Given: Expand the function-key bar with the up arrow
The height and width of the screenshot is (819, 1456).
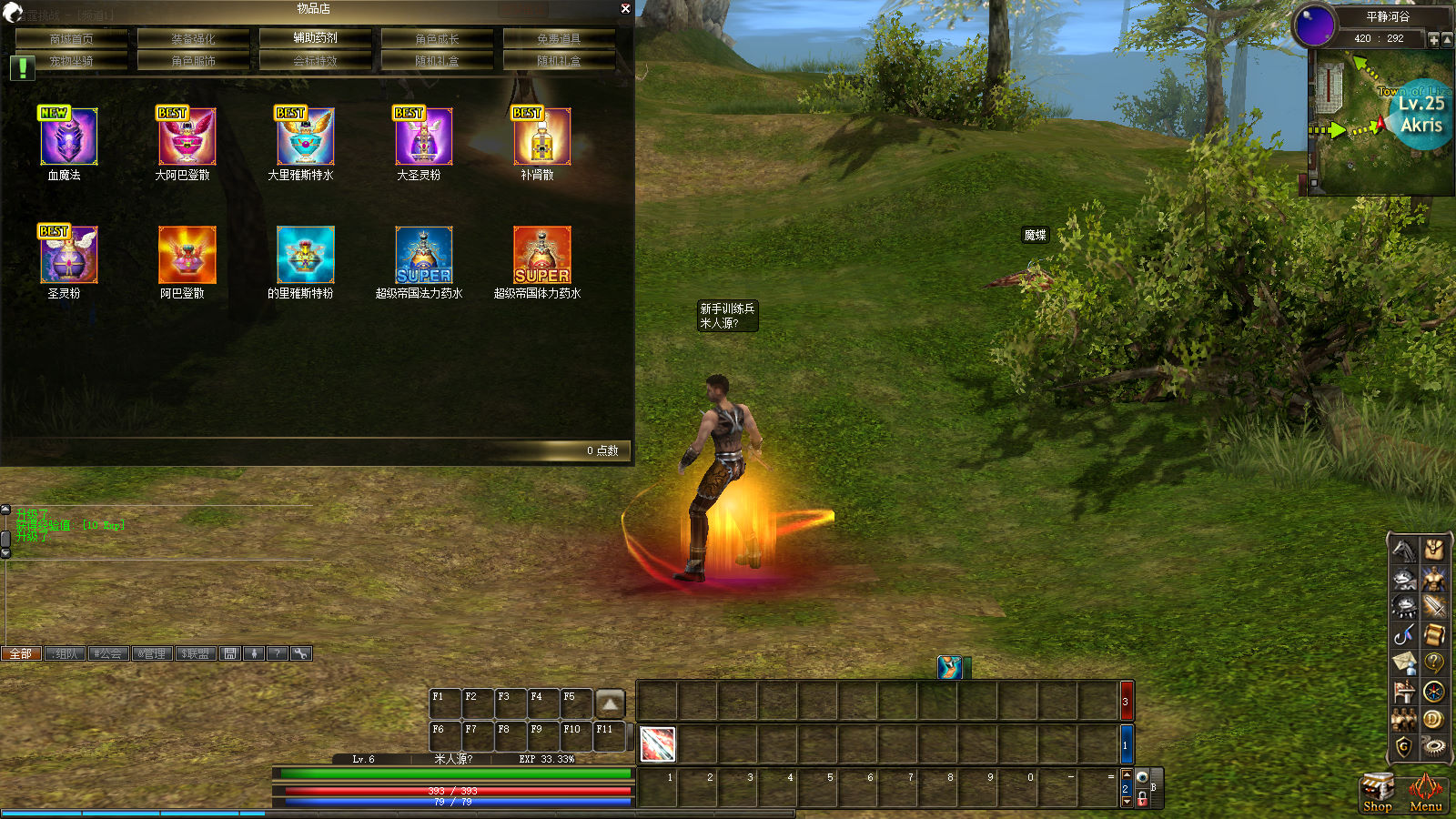Looking at the screenshot, I should click(x=610, y=703).
